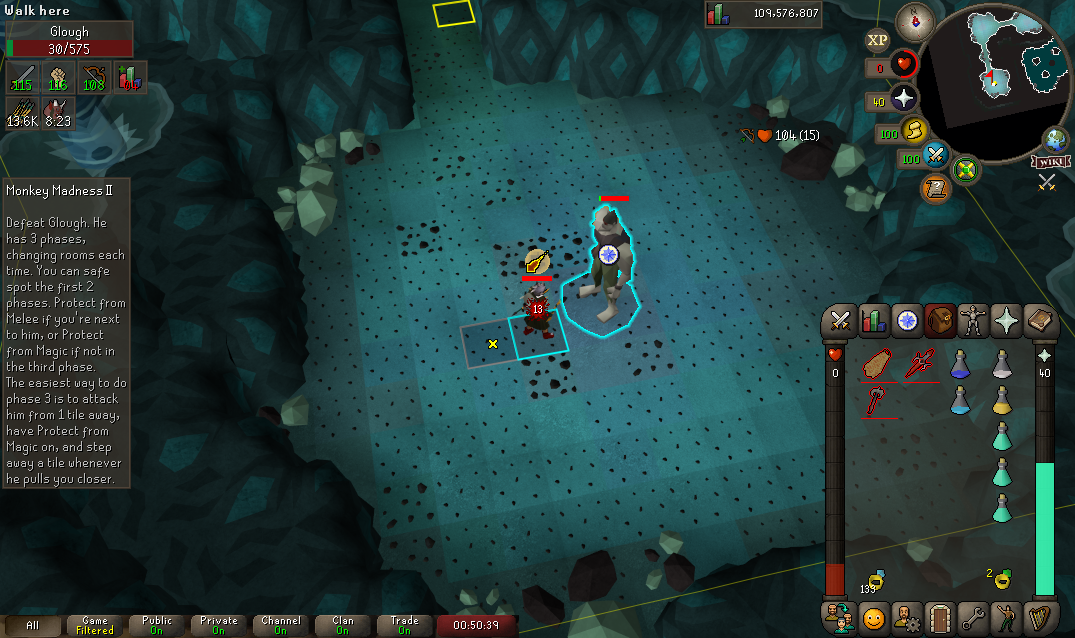Click the compass to face north
This screenshot has height=638, width=1075.
pyautogui.click(x=913, y=19)
